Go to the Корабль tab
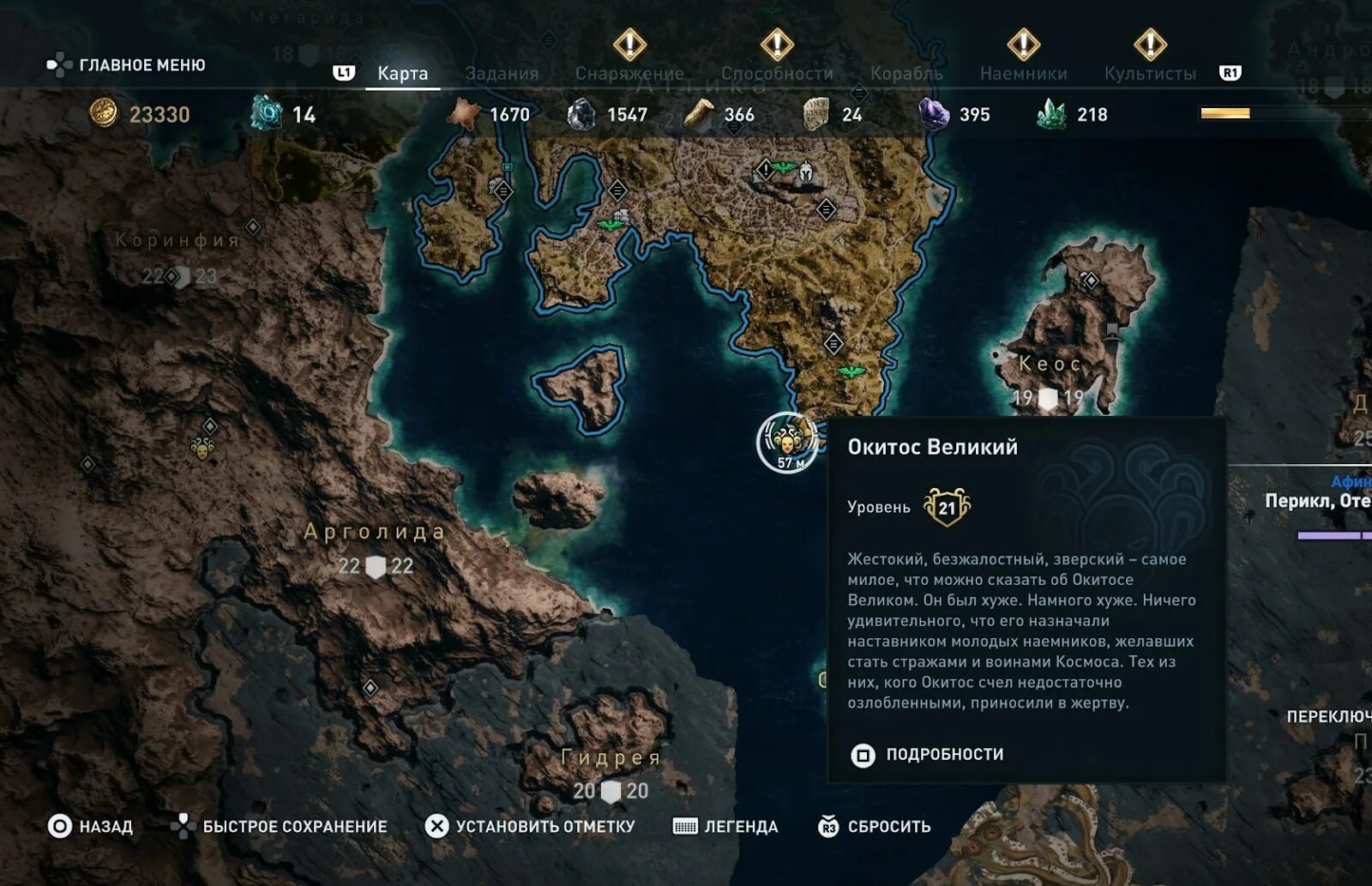 pyautogui.click(x=906, y=74)
